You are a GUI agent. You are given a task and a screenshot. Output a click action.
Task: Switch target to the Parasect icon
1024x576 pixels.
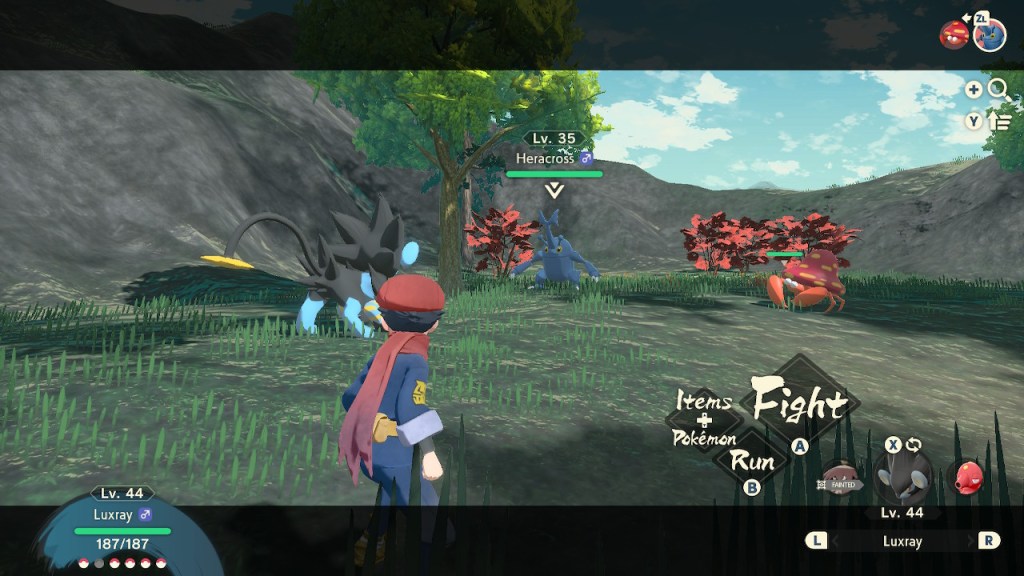click(x=953, y=35)
